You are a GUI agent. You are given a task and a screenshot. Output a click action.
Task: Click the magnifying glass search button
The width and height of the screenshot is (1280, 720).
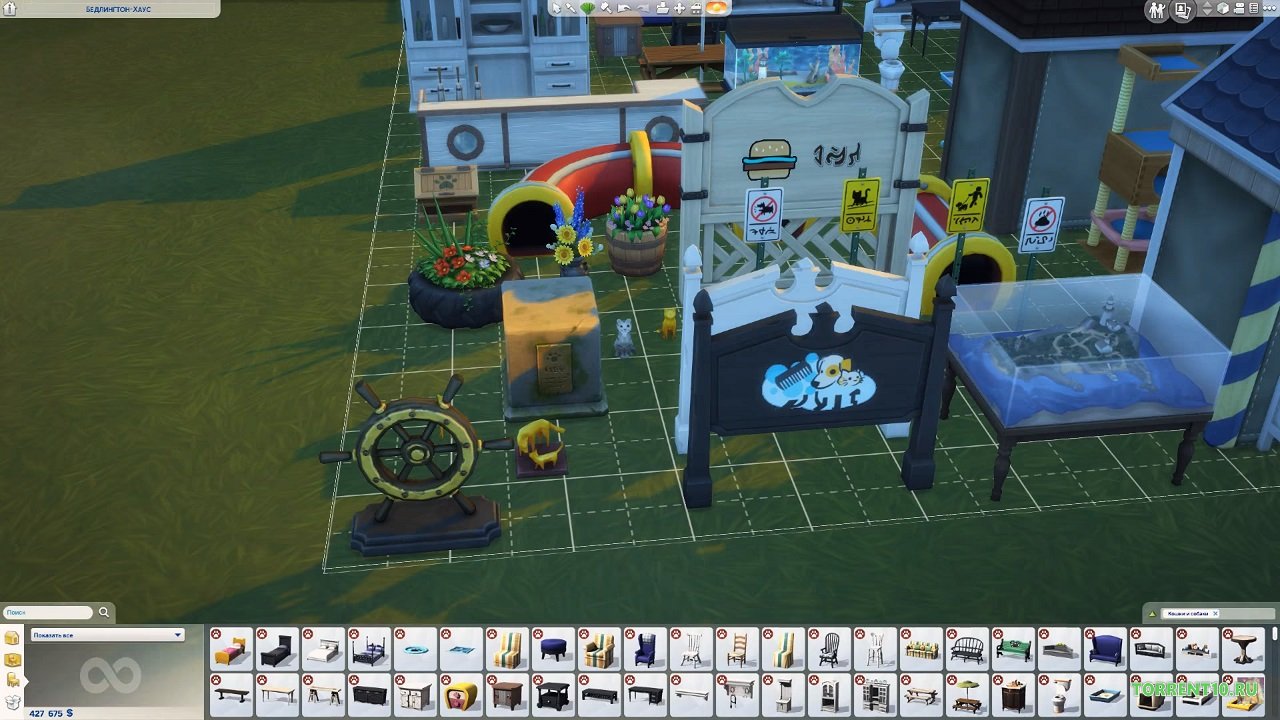click(x=104, y=612)
